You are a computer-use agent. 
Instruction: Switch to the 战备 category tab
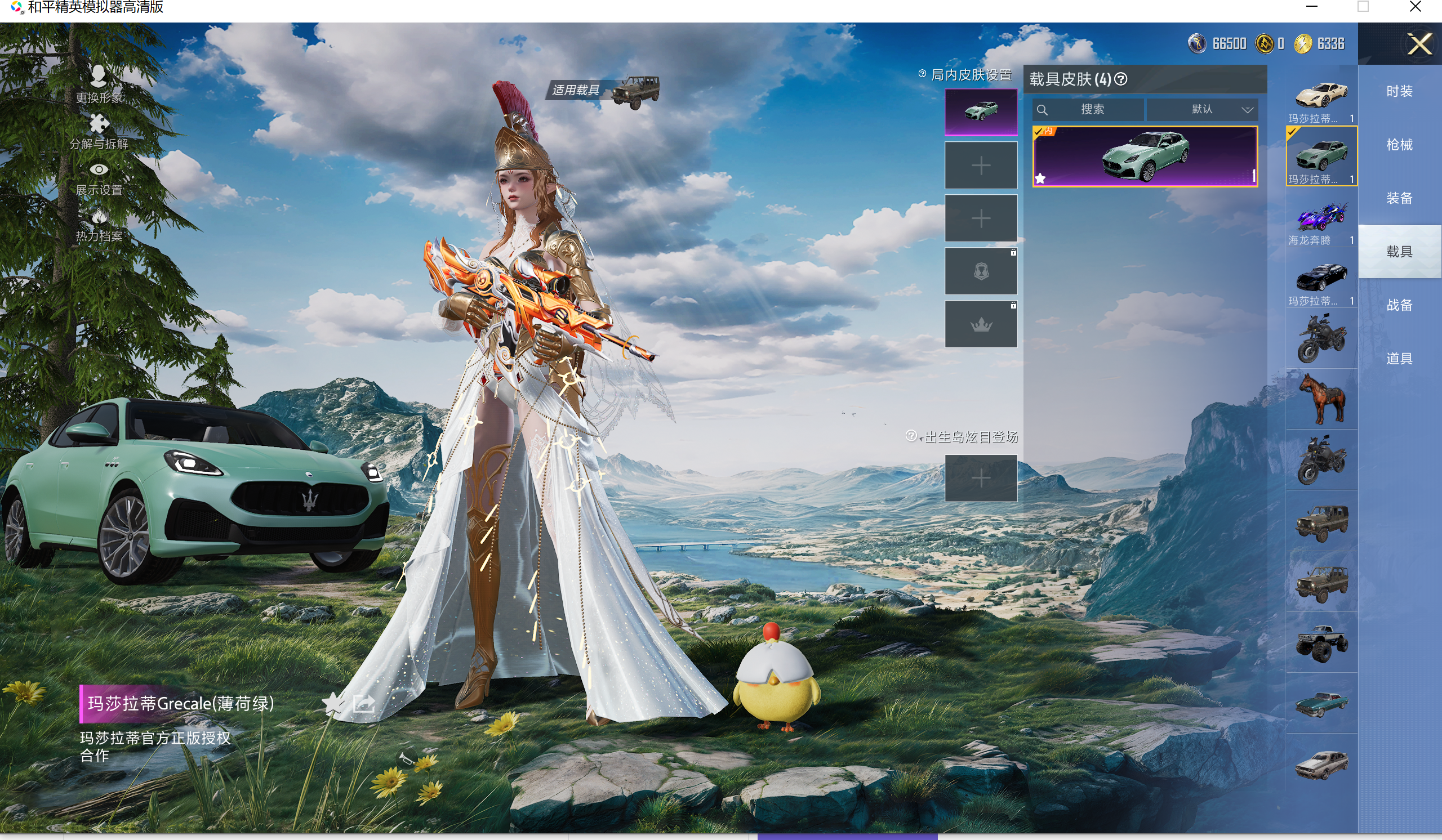pyautogui.click(x=1399, y=305)
